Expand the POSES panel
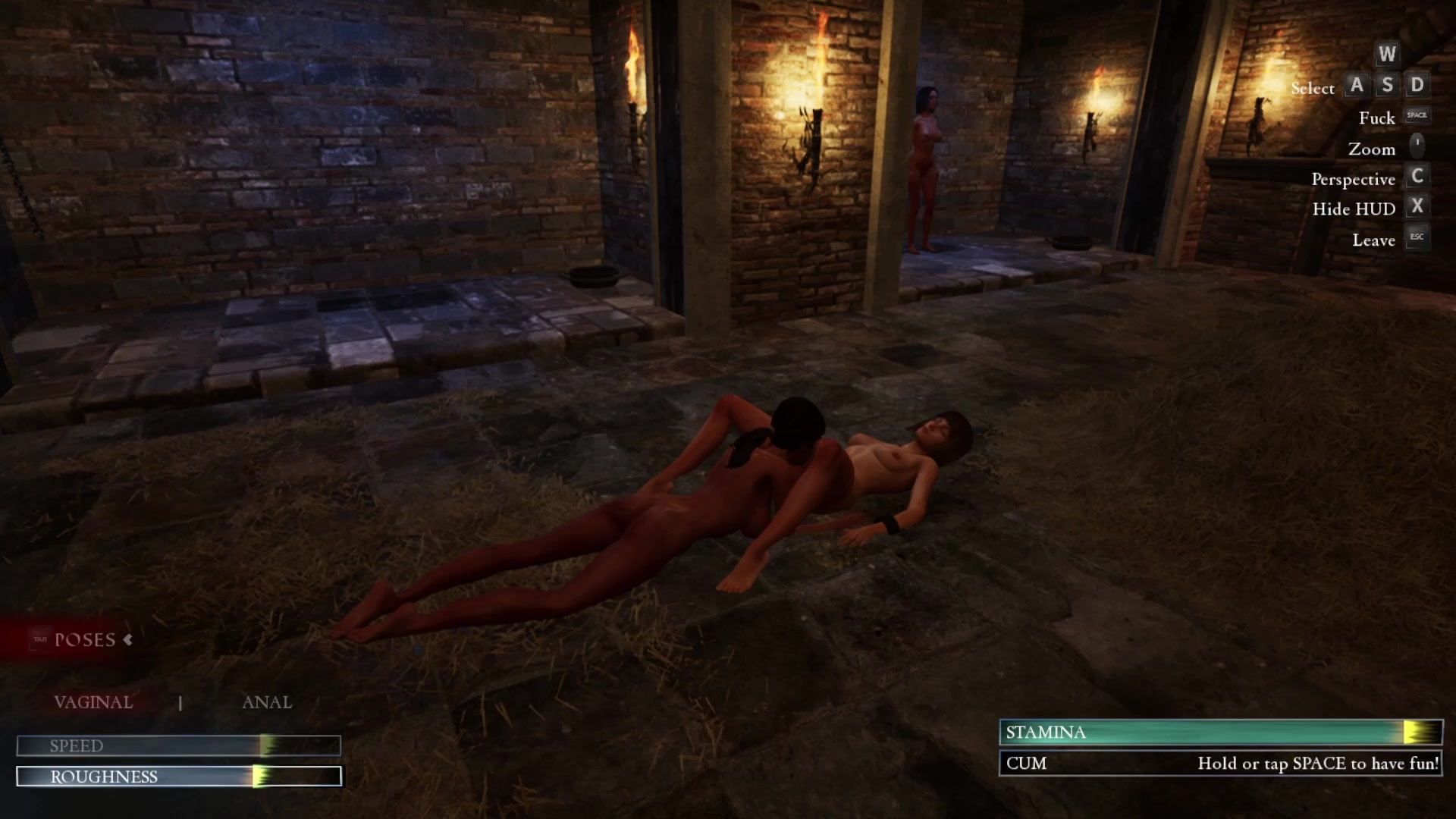This screenshot has height=819, width=1456. coord(85,640)
